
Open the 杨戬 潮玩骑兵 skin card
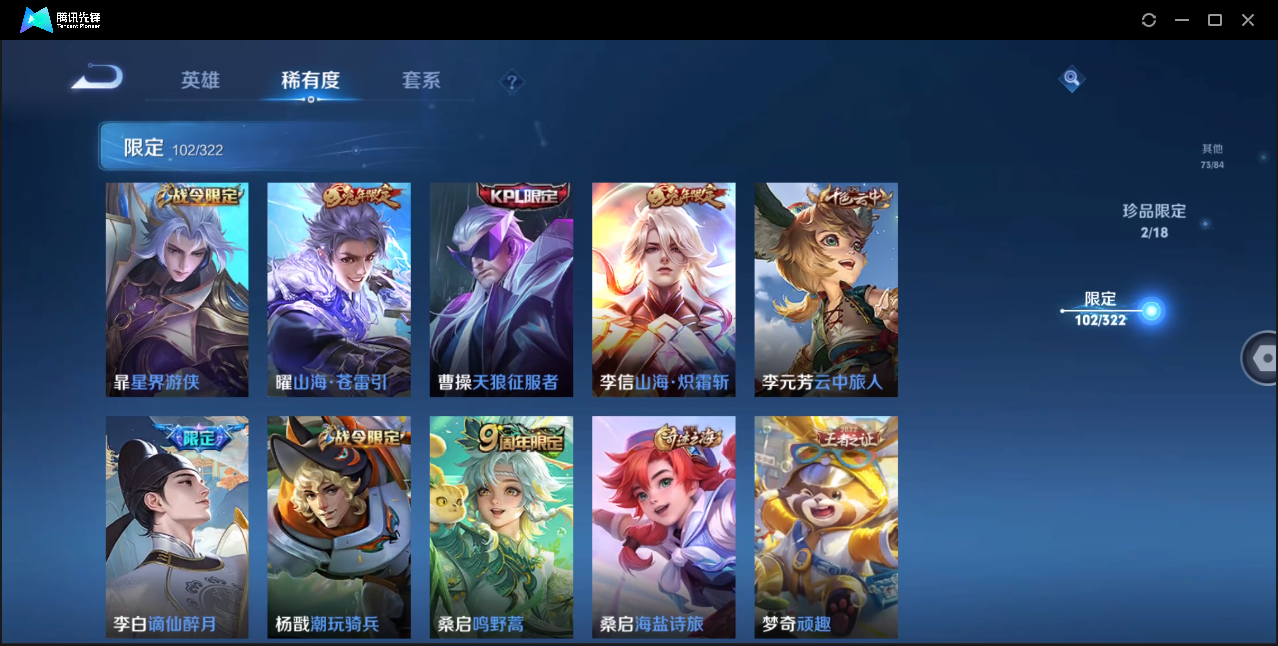[339, 526]
